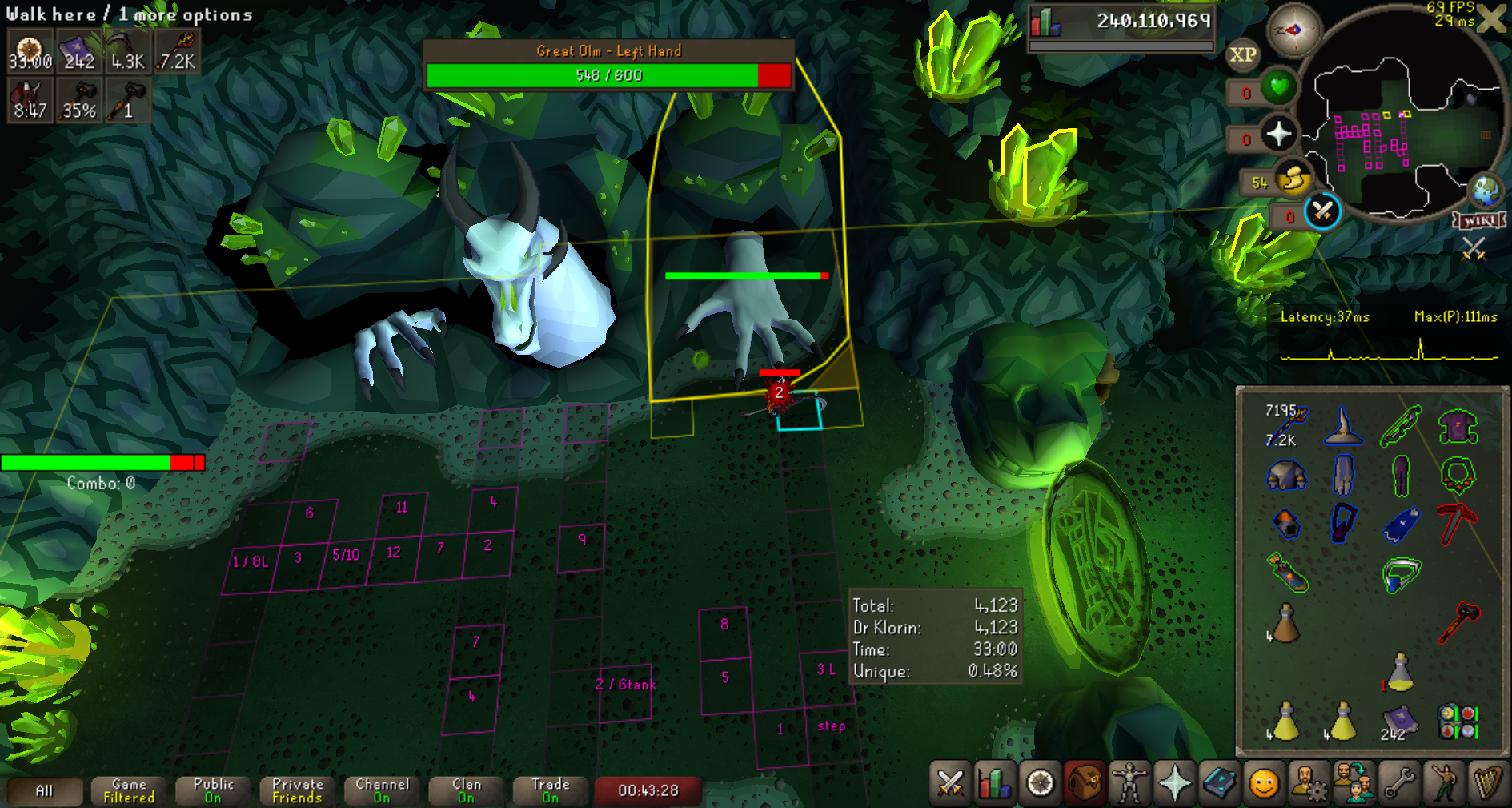Activate the special attack orb

coord(1322,213)
